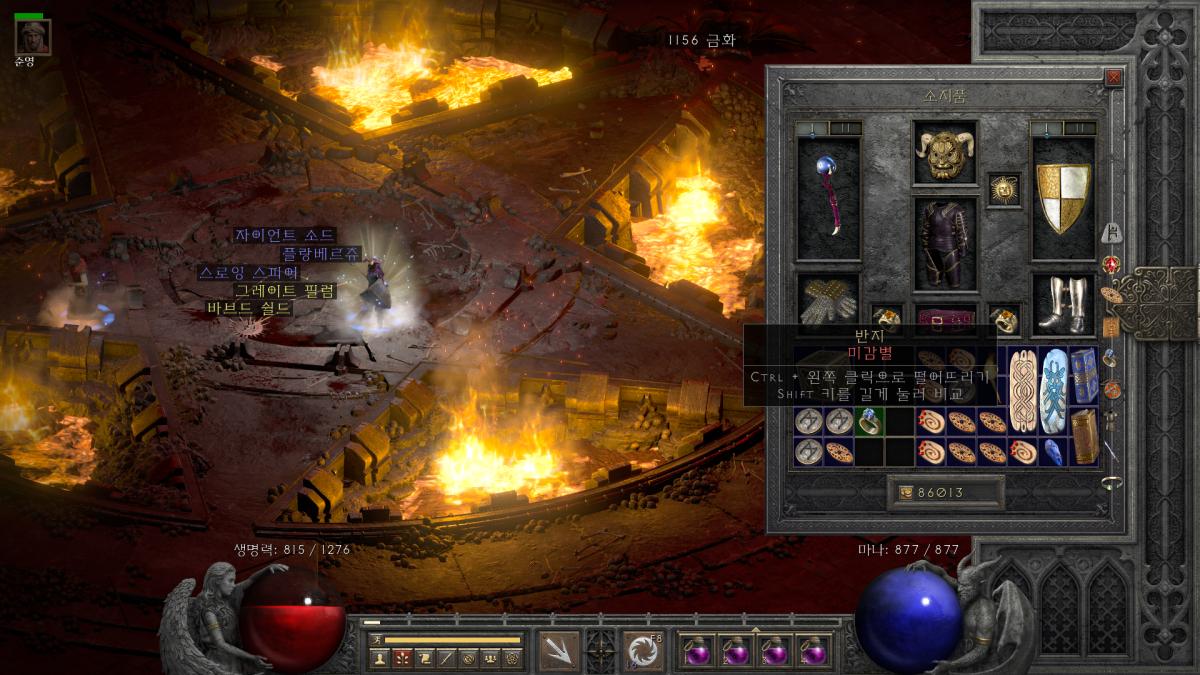Select the brown tome in the inventory
1200x675 pixels.
coord(1084,436)
